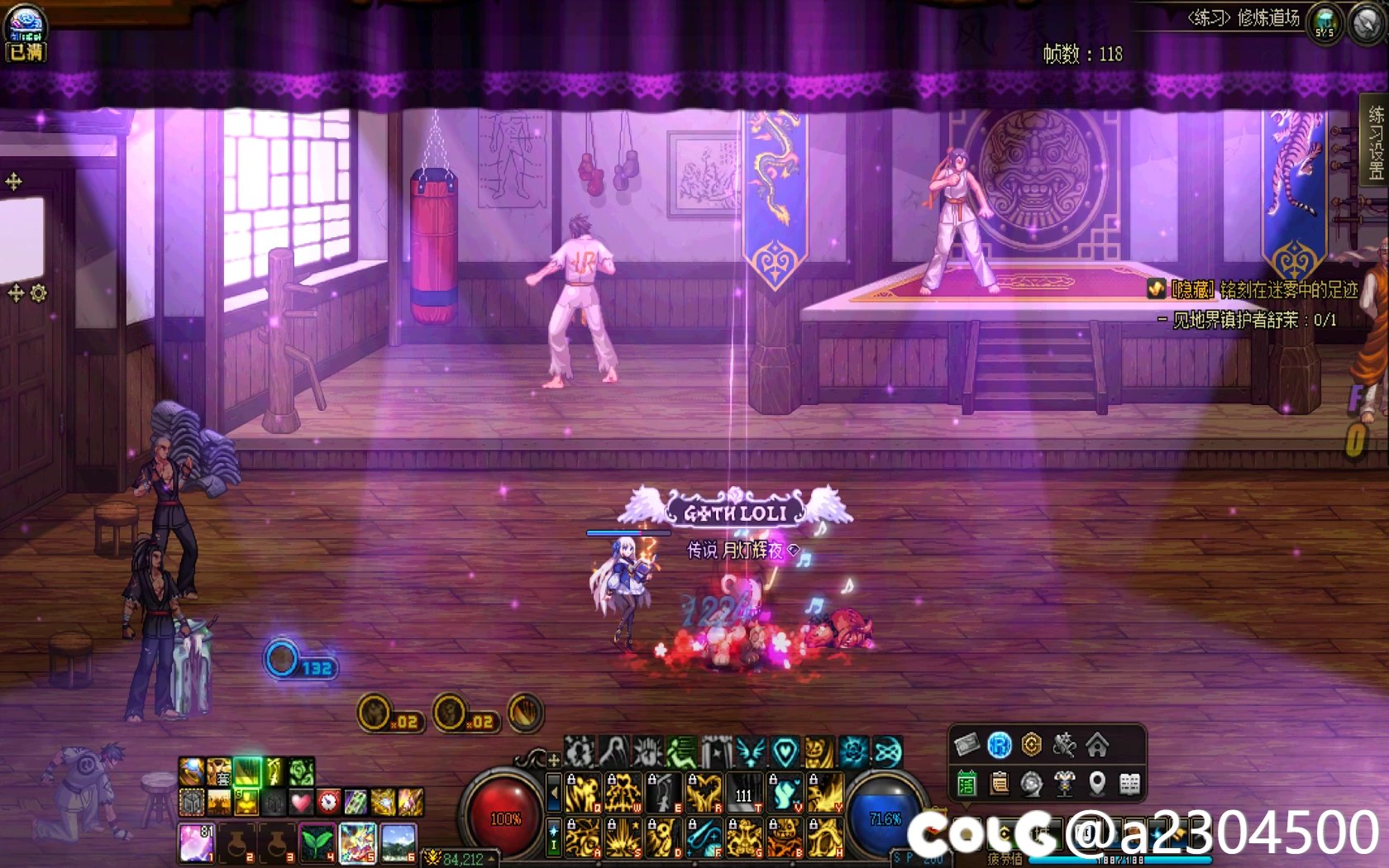
Task: Open the green calendar activity icon
Action: tap(967, 783)
